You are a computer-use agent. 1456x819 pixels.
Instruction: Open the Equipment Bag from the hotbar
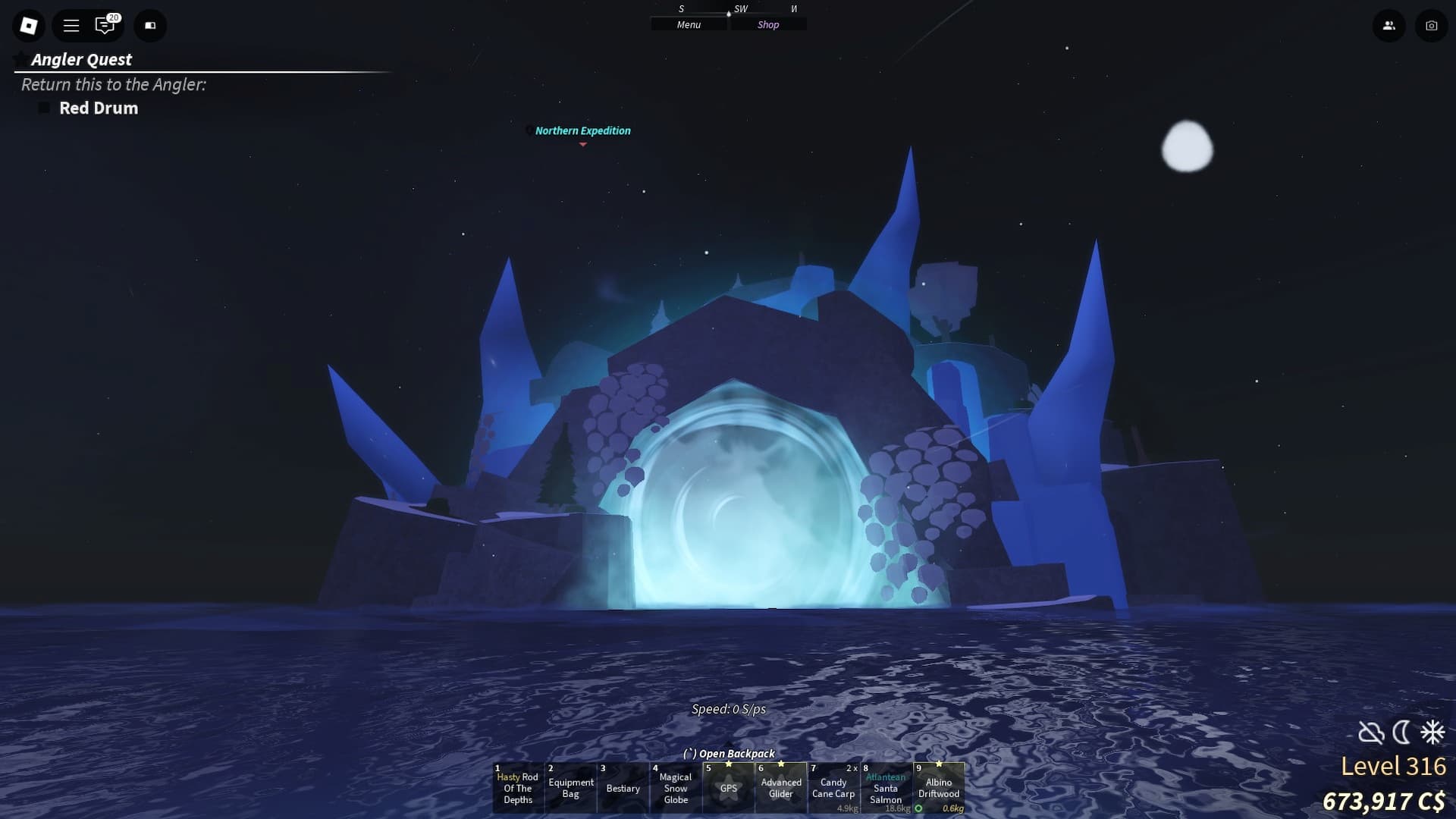pos(570,789)
